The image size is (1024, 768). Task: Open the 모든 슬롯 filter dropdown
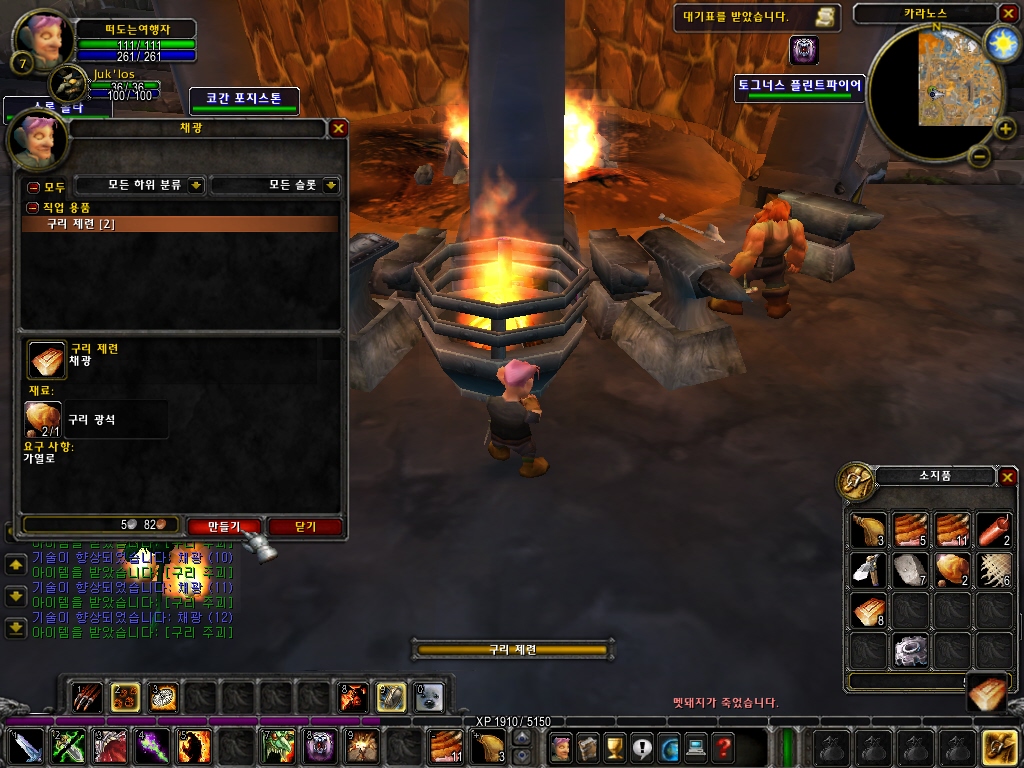(275, 185)
